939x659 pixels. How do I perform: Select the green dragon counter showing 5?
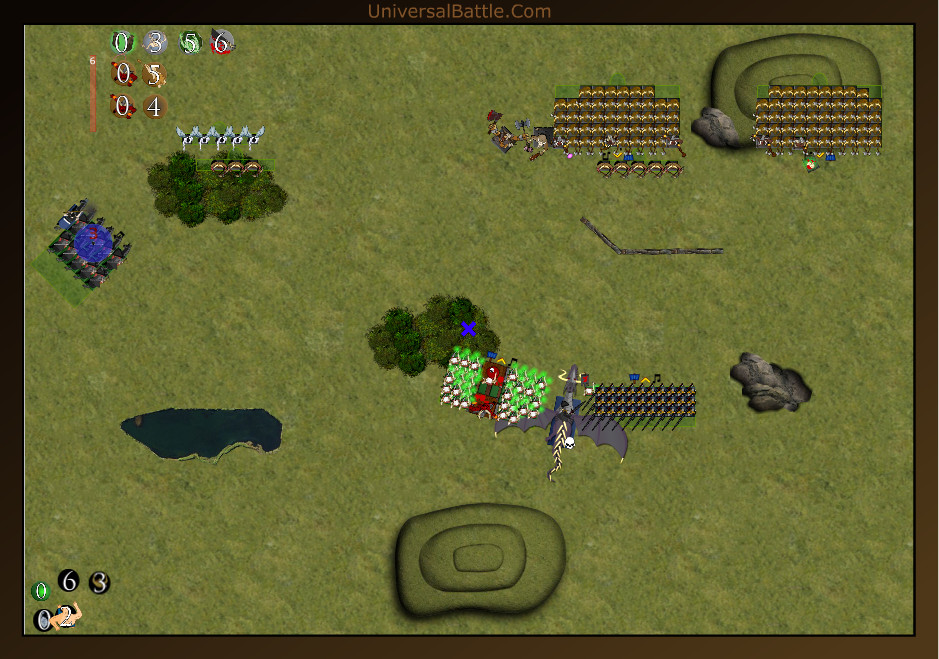189,42
